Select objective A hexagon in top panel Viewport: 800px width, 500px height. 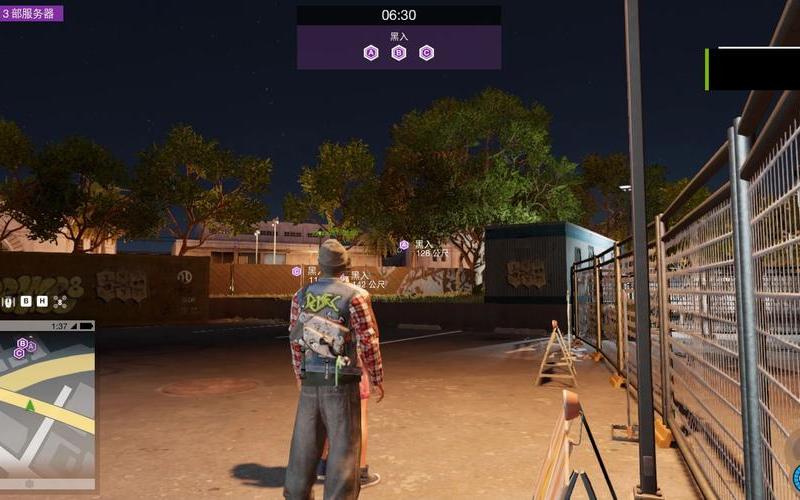pos(371,53)
